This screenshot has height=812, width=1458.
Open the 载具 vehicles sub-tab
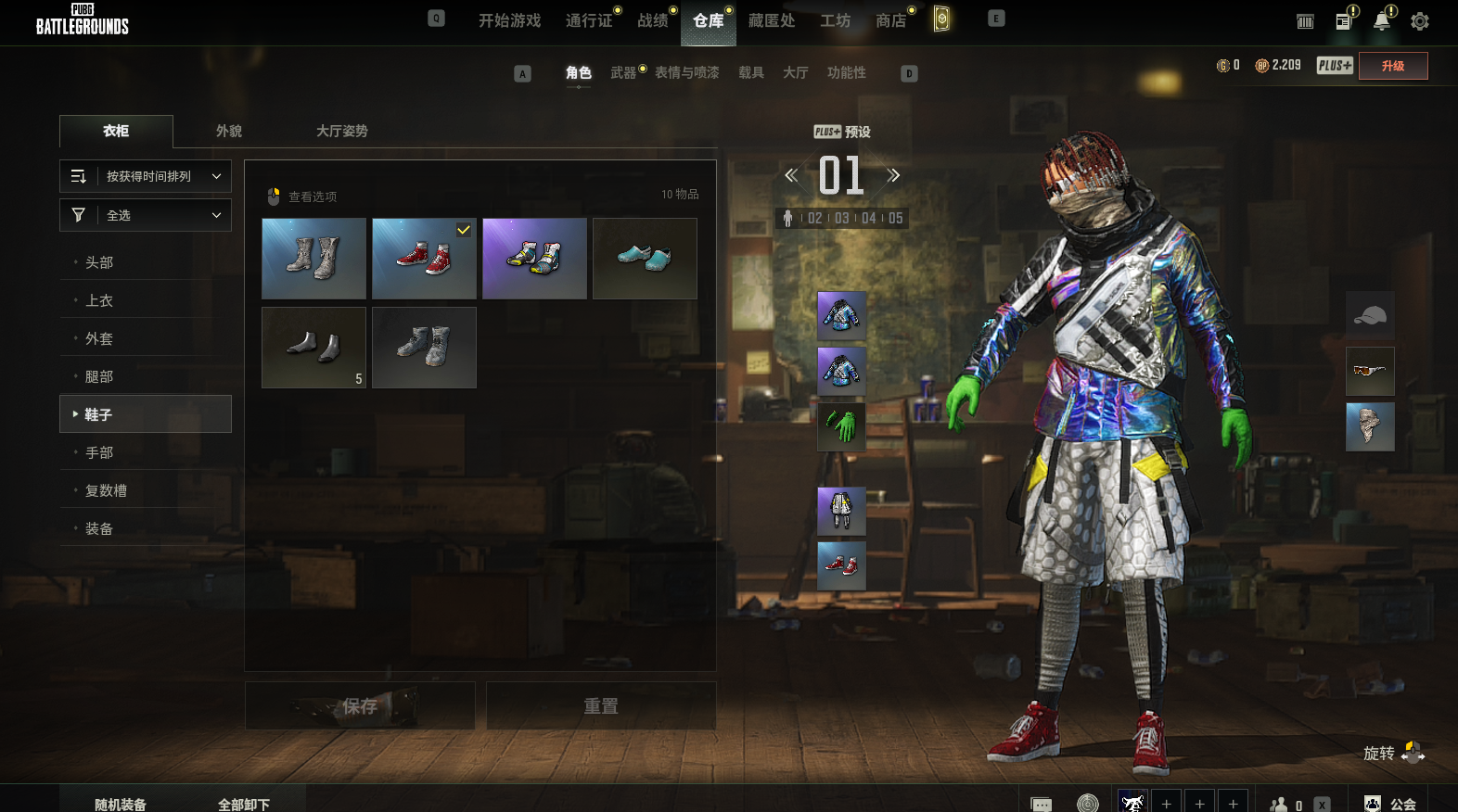pos(750,72)
